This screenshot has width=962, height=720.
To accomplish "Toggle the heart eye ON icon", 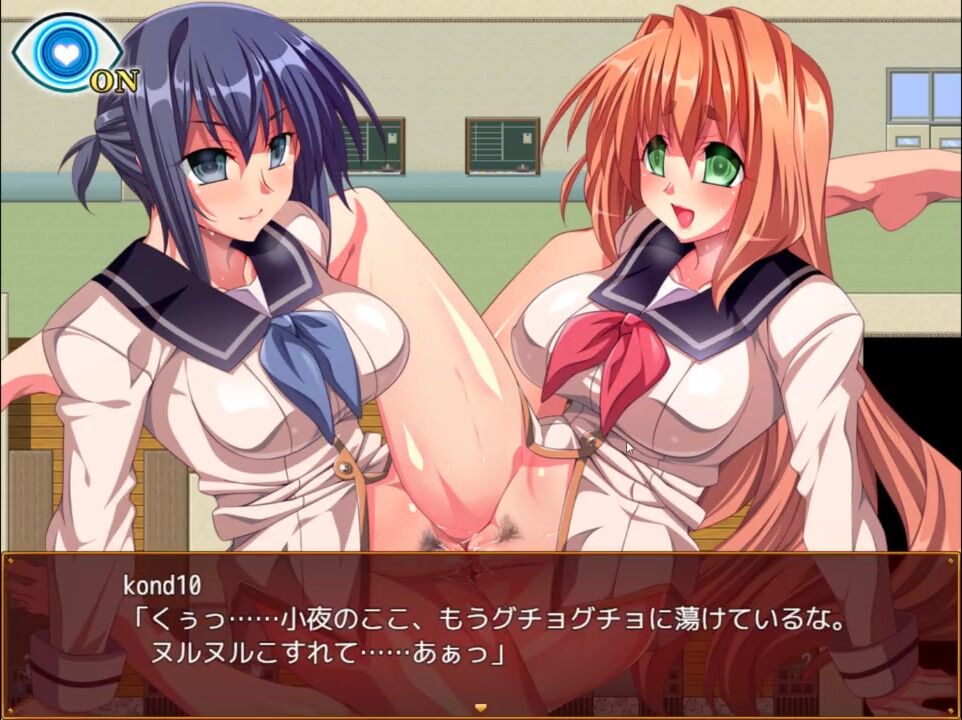I will pyautogui.click(x=66, y=52).
